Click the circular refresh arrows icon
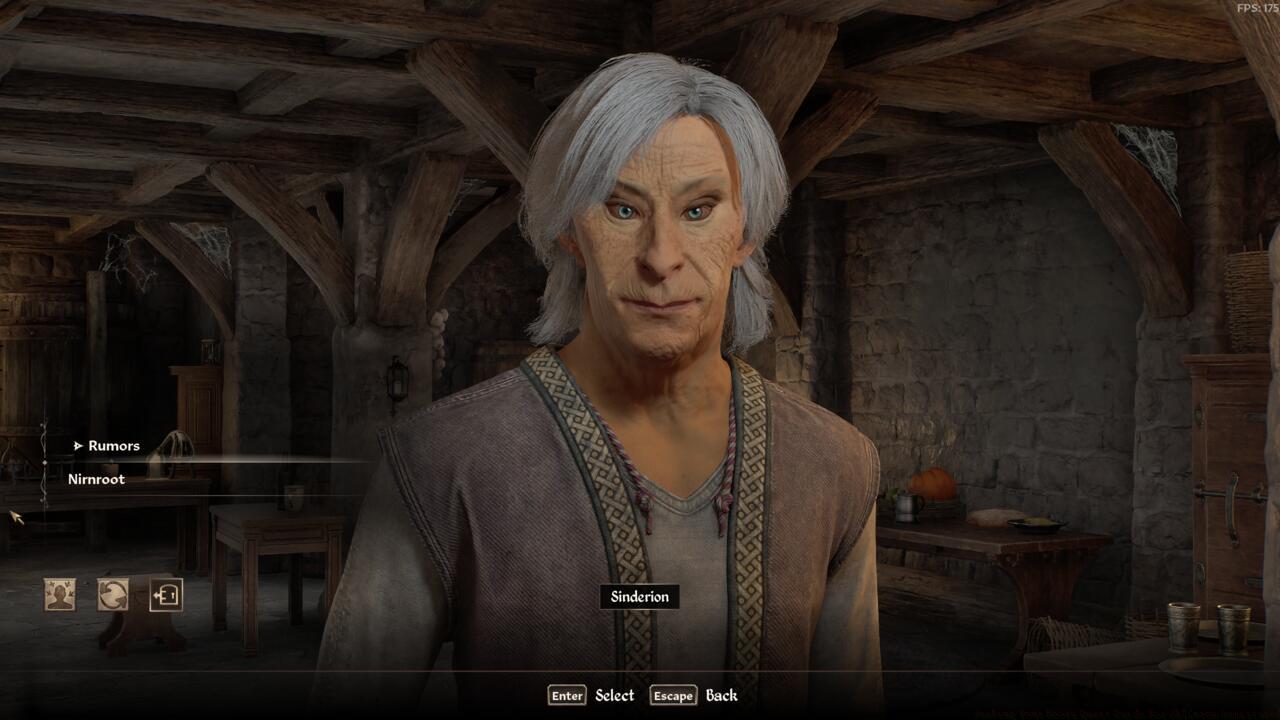1280x720 pixels. click(x=111, y=594)
